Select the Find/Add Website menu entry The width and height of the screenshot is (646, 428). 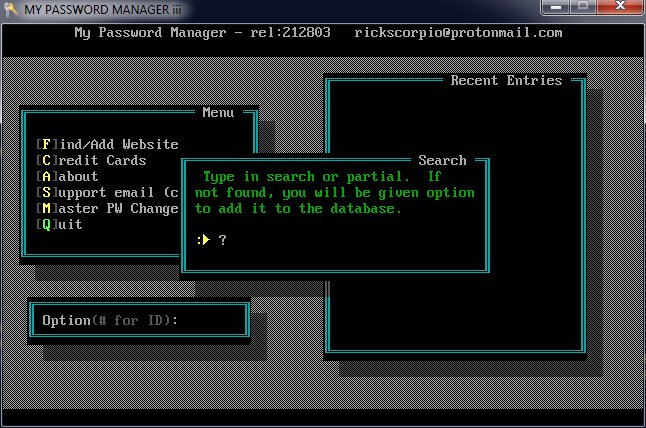pyautogui.click(x=106, y=144)
